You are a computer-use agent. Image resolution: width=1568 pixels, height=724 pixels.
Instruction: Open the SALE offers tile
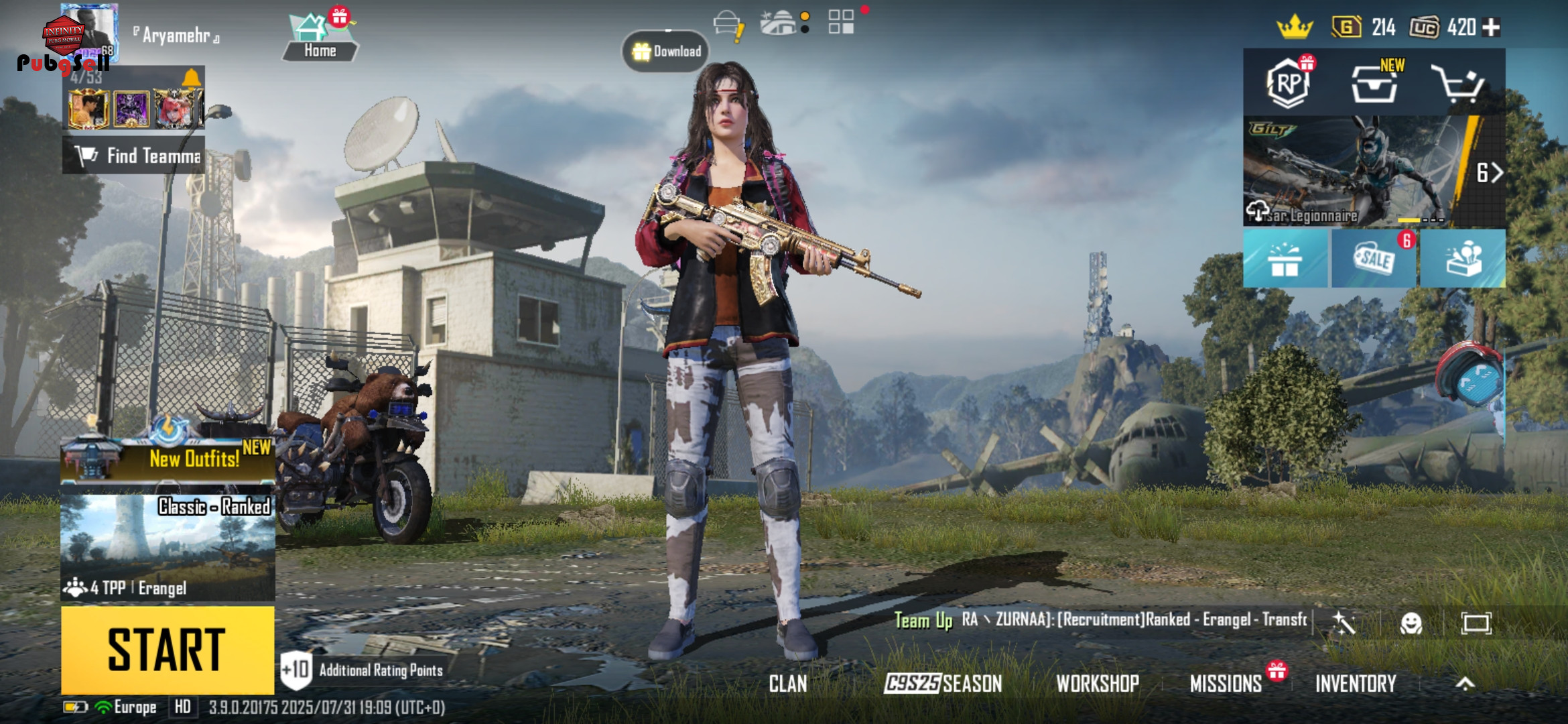coord(1374,259)
